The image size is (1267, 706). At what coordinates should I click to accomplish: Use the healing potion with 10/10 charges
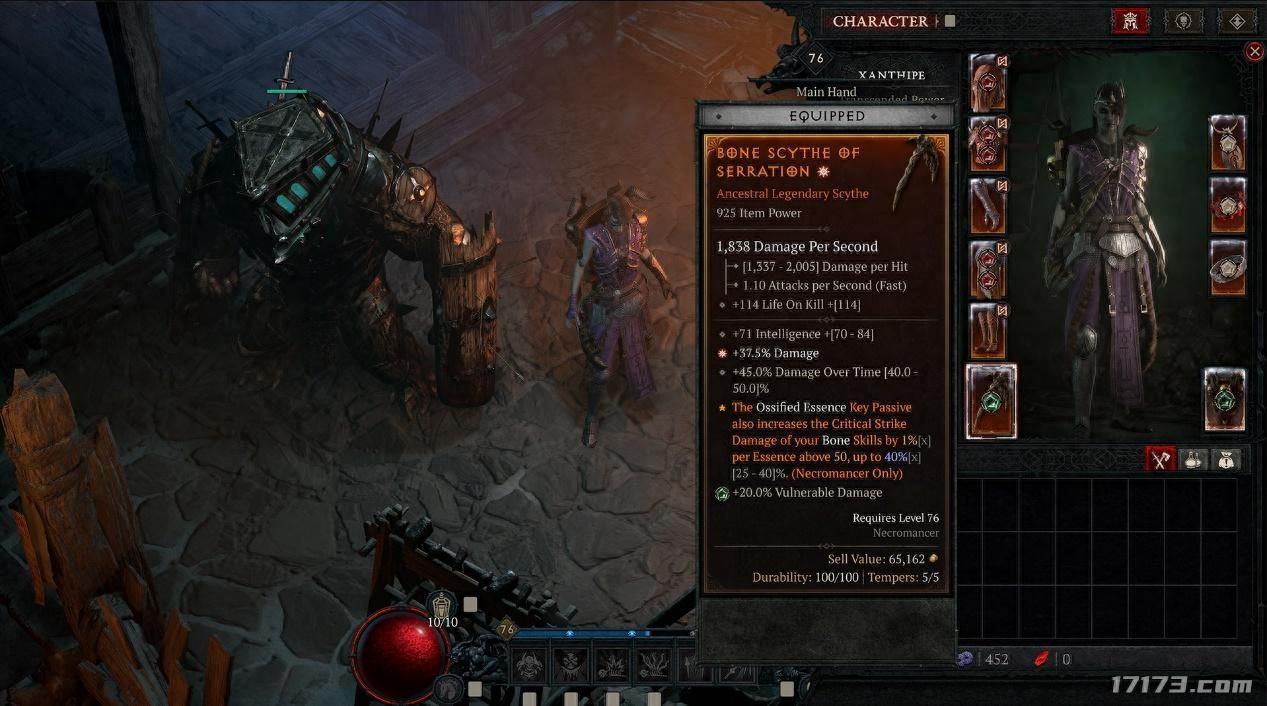click(x=442, y=606)
